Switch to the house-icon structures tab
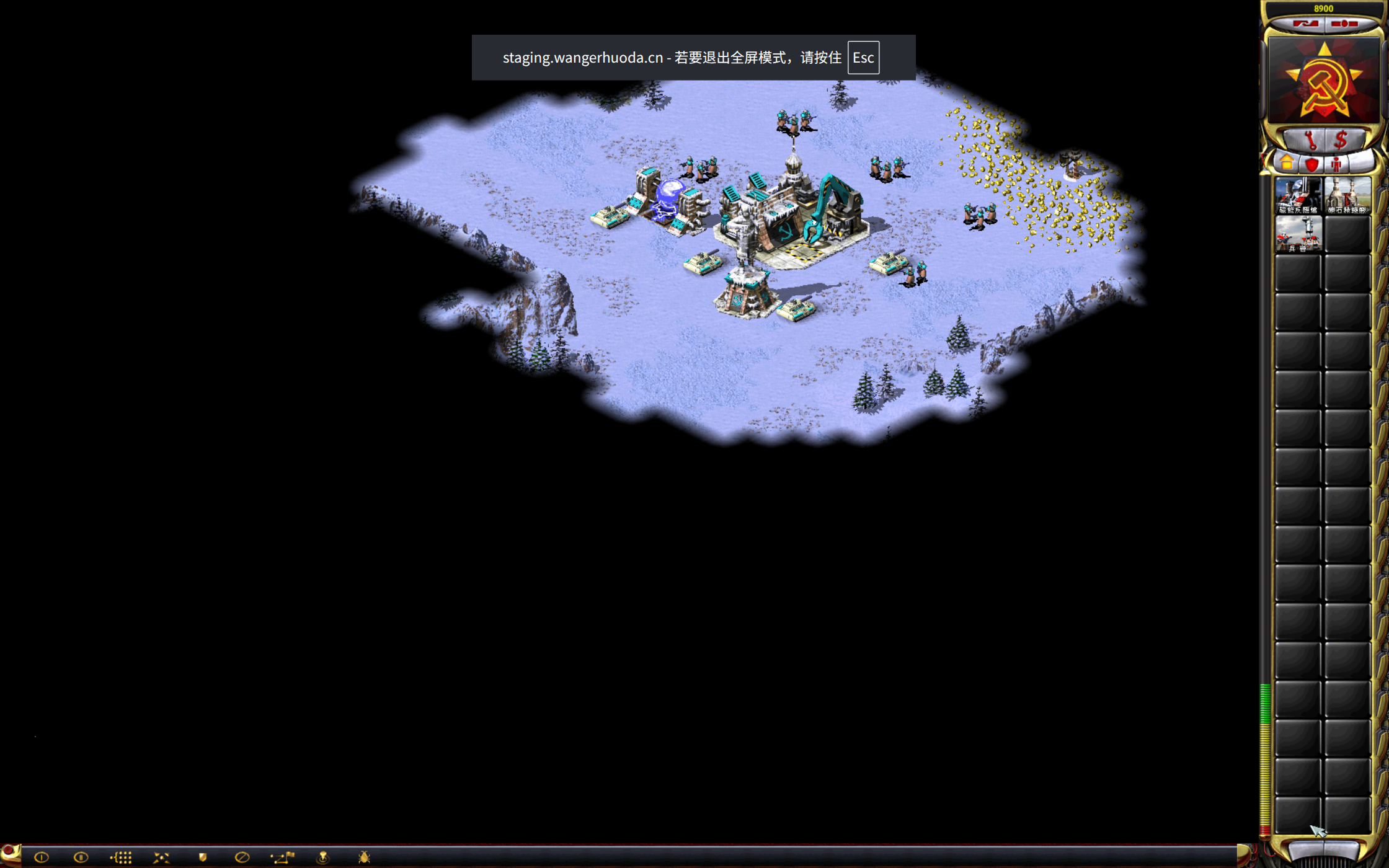 click(1287, 164)
